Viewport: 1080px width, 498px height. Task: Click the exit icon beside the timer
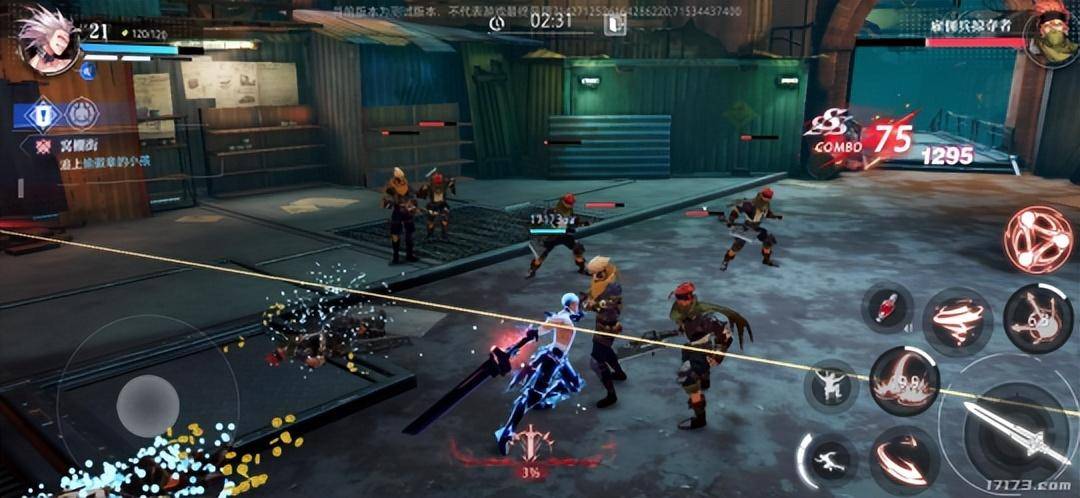click(x=614, y=23)
